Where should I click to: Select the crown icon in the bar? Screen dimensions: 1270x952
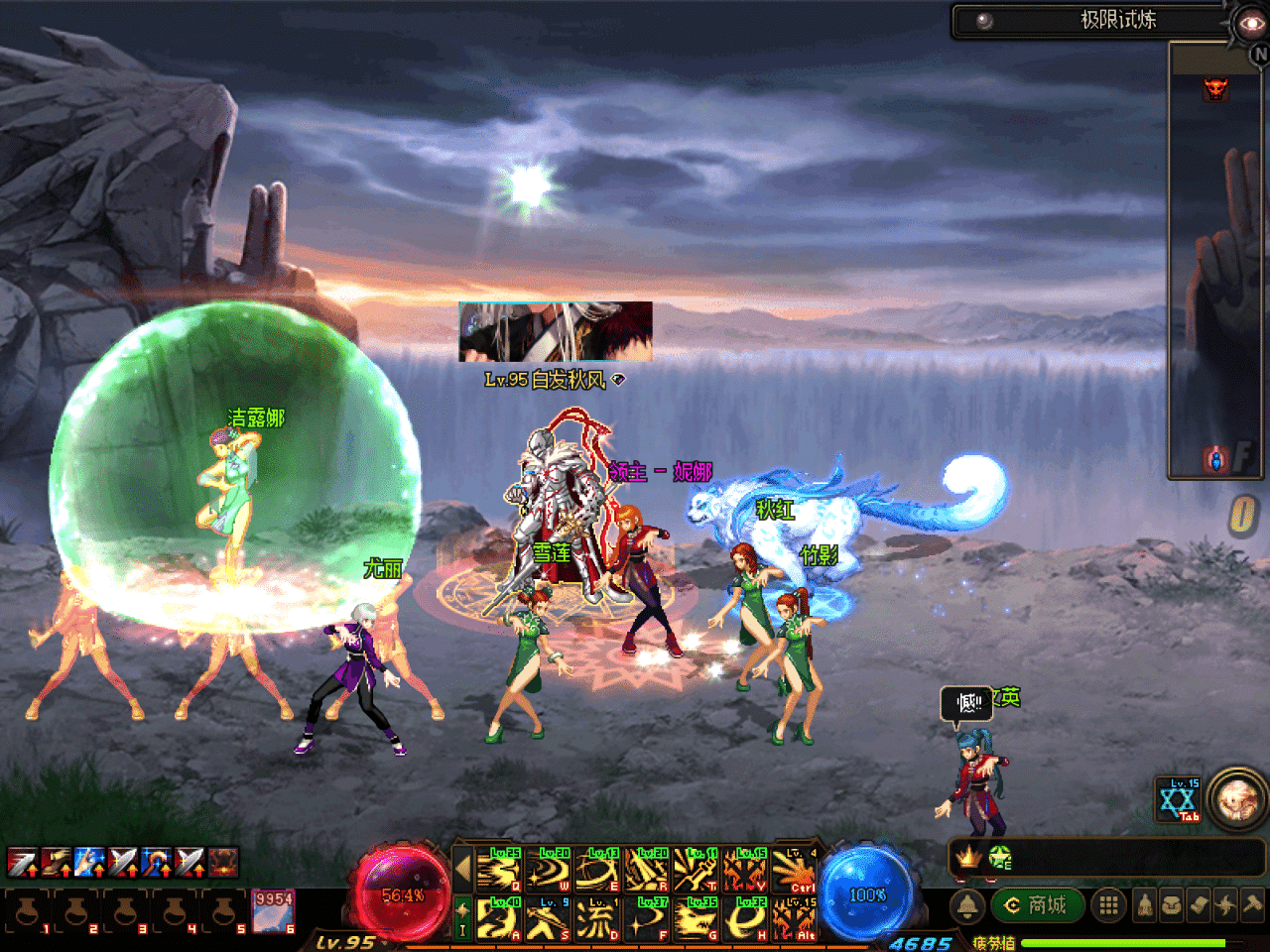click(x=968, y=856)
